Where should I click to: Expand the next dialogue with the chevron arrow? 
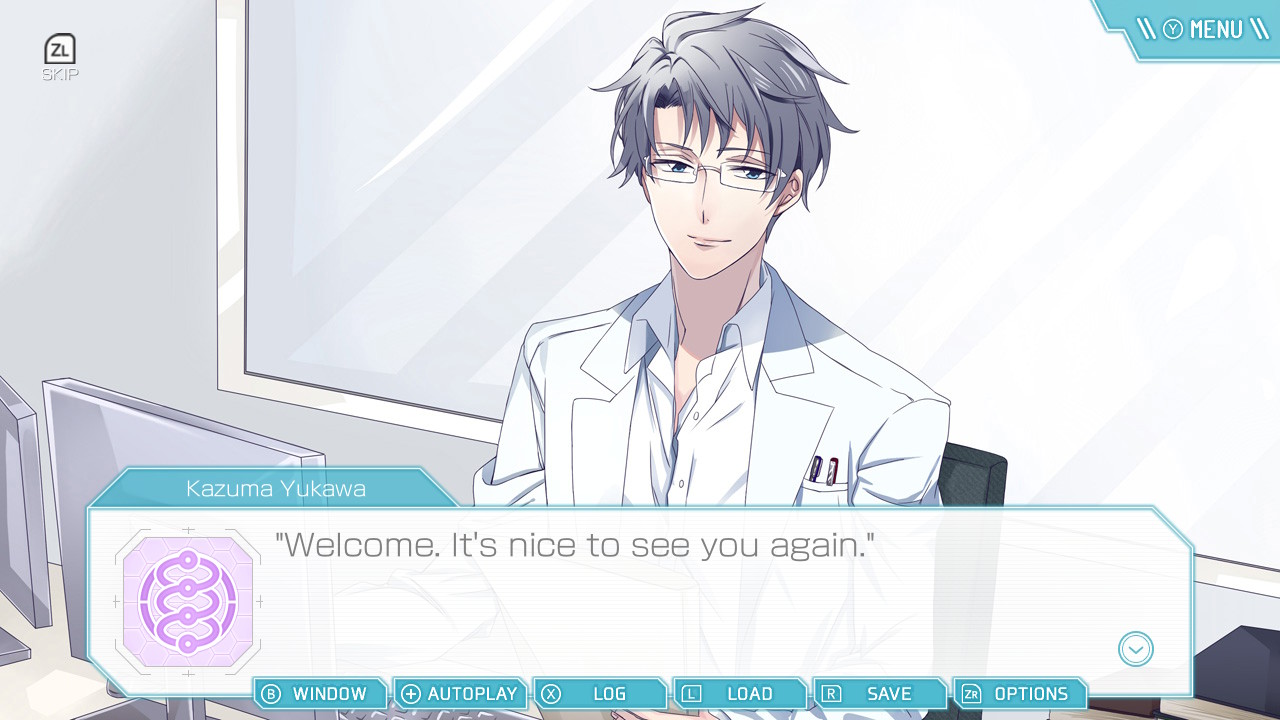[x=1134, y=648]
